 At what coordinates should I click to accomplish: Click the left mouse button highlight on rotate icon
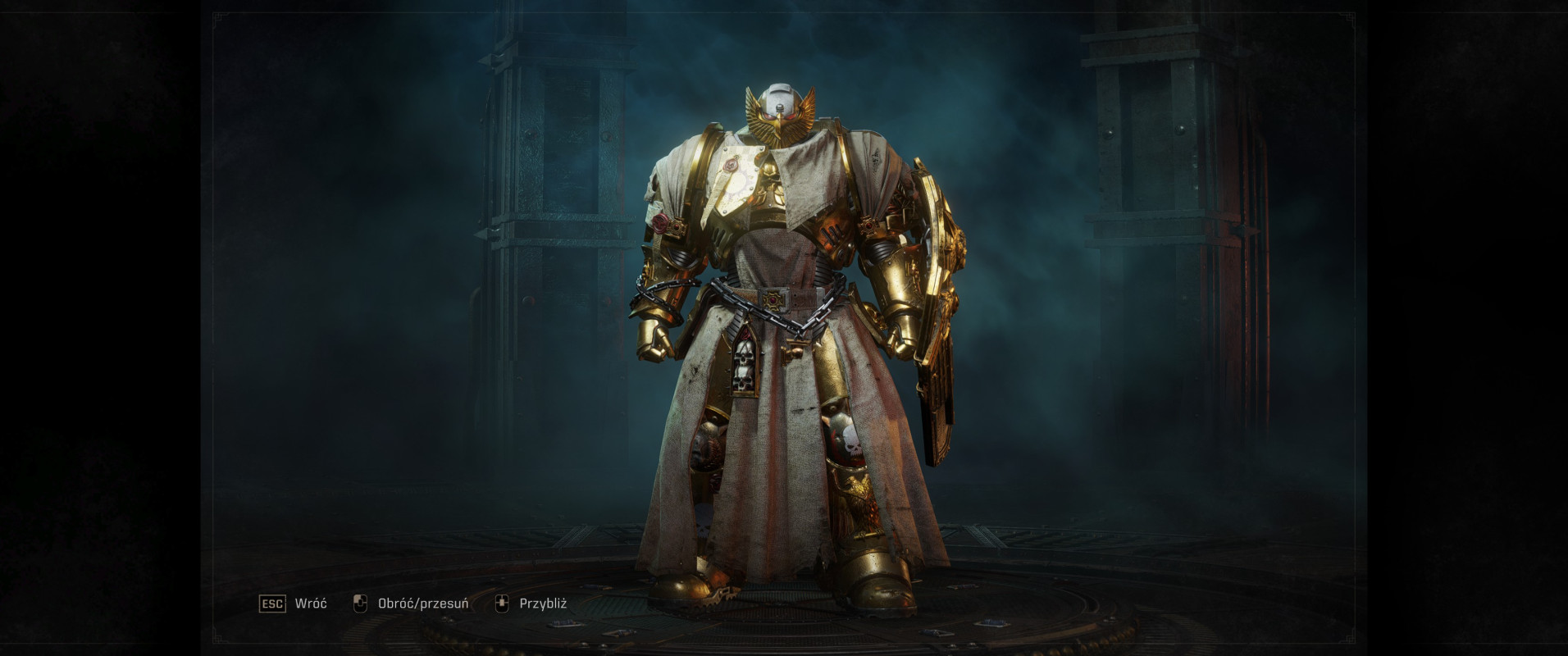358,601
